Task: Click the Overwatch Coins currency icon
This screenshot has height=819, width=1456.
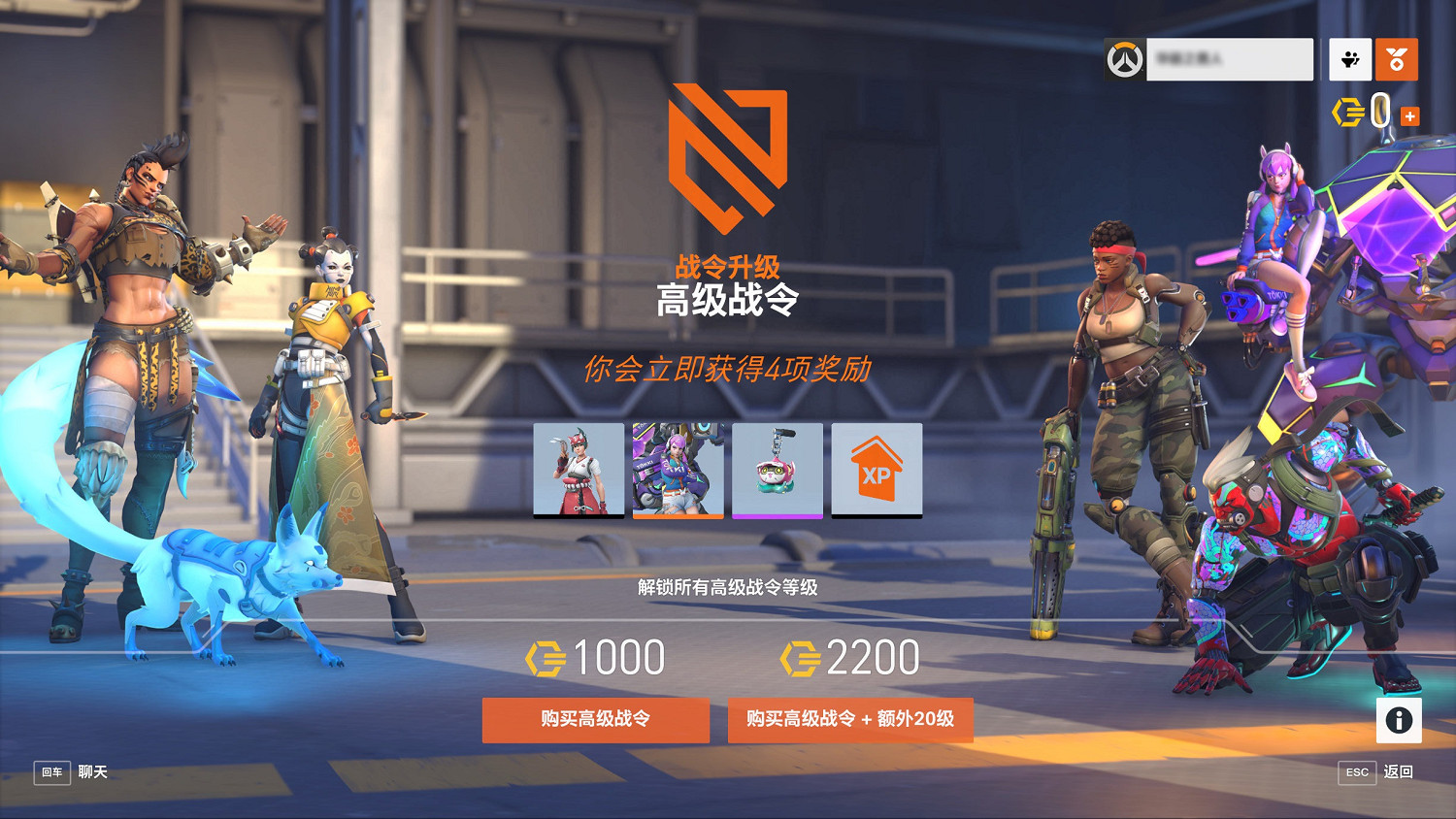Action: click(1347, 114)
